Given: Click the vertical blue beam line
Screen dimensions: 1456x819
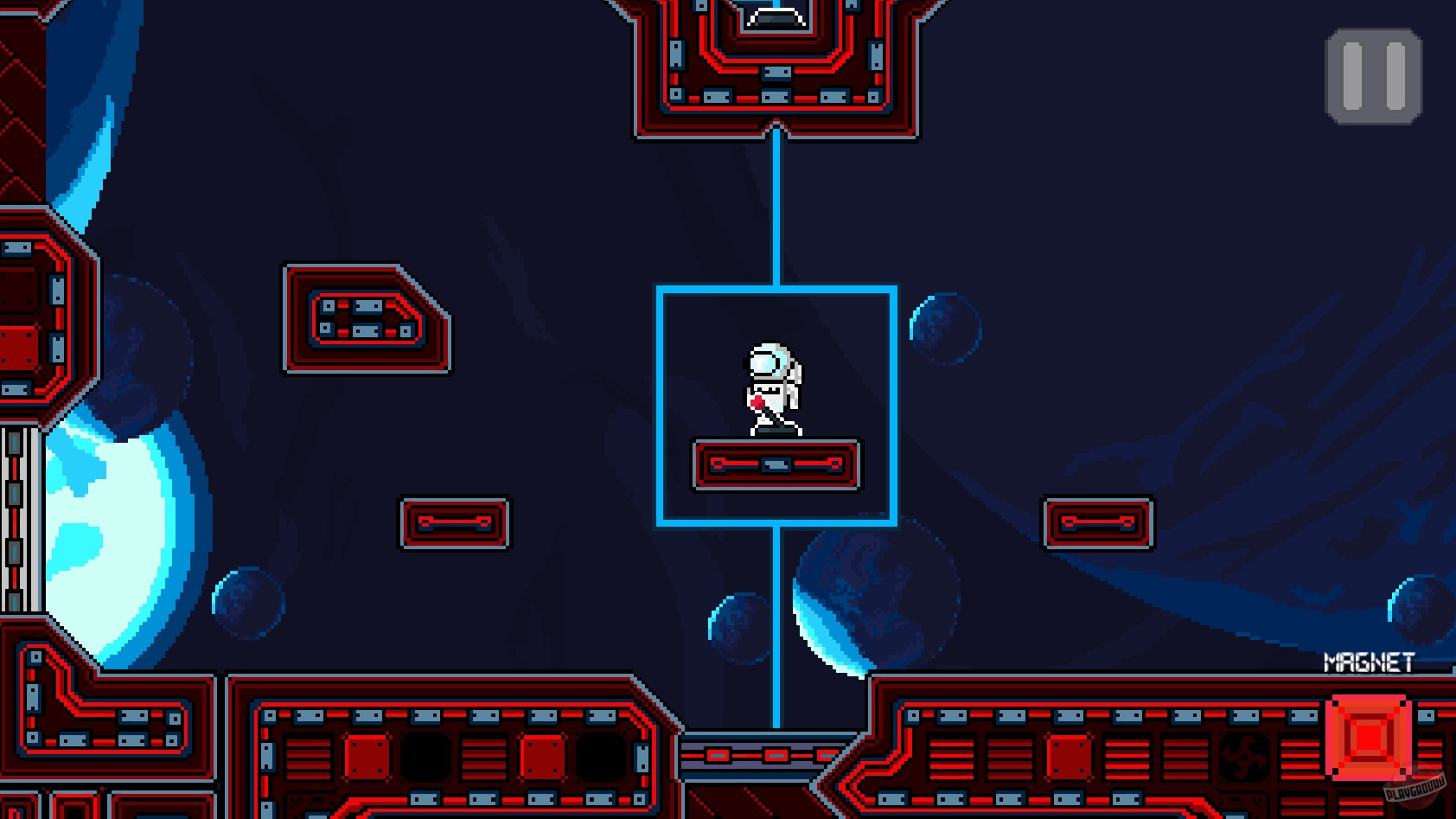Looking at the screenshot, I should tap(776, 208).
